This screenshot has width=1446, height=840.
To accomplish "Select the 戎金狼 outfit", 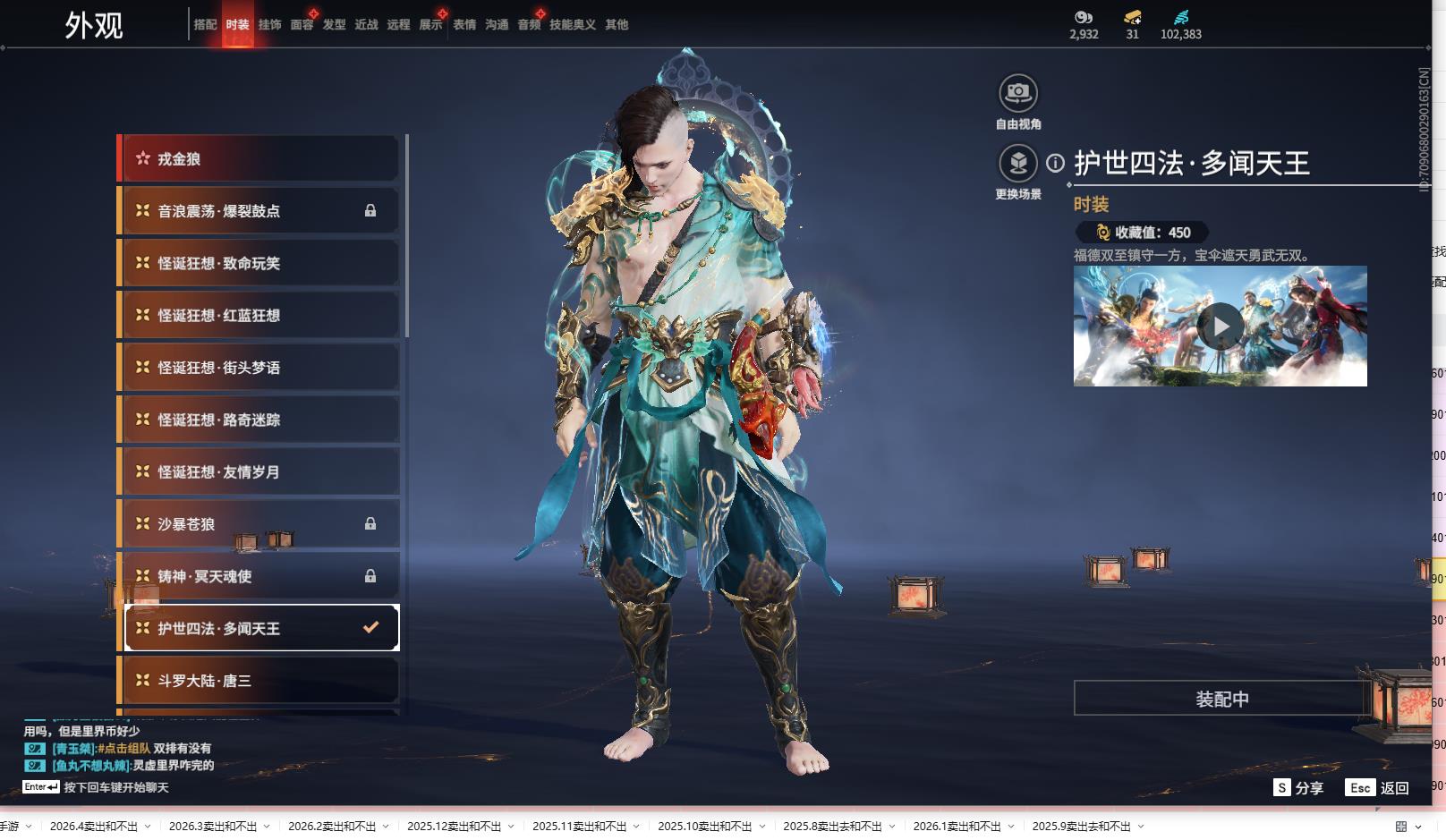I will point(259,159).
